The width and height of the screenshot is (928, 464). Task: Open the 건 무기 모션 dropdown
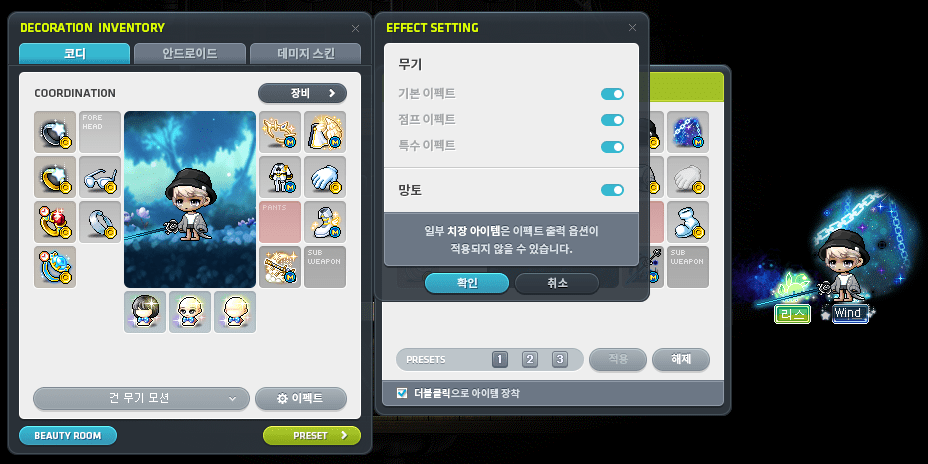[140, 398]
